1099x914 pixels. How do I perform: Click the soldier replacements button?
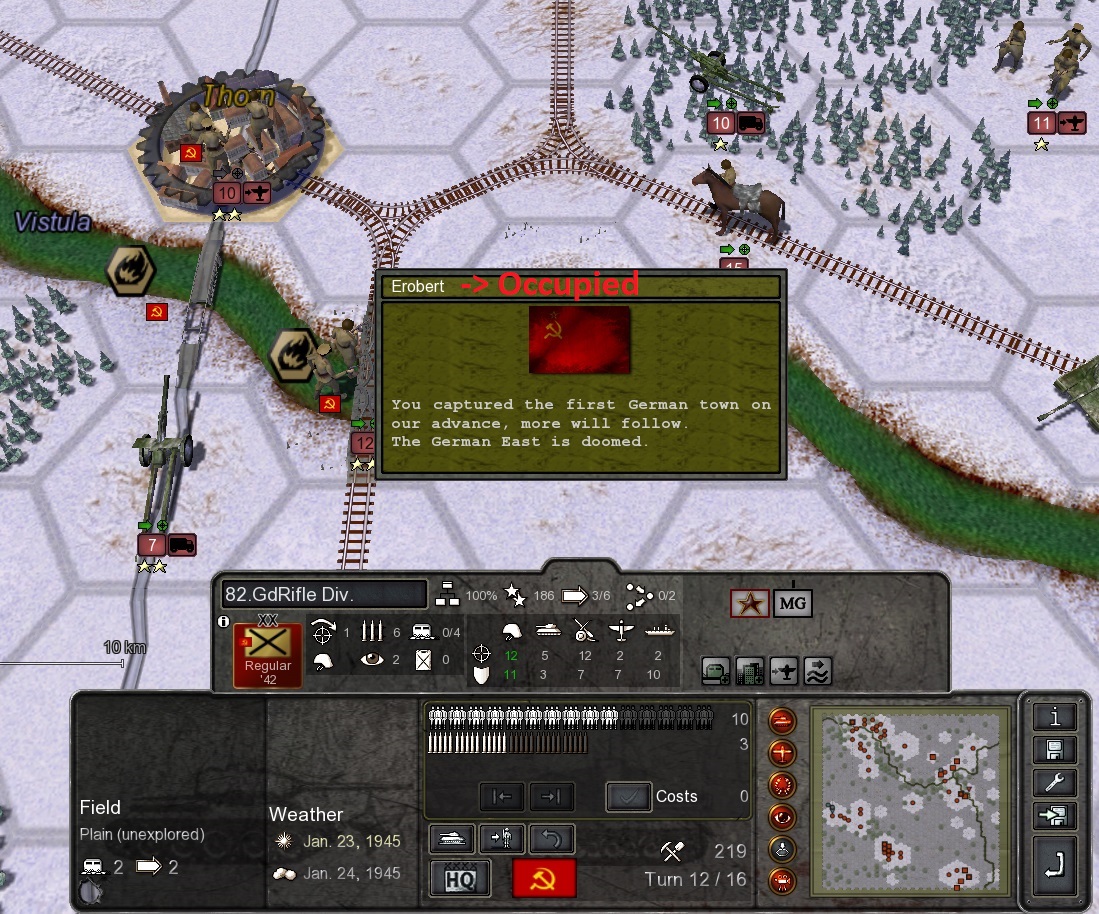pos(501,838)
